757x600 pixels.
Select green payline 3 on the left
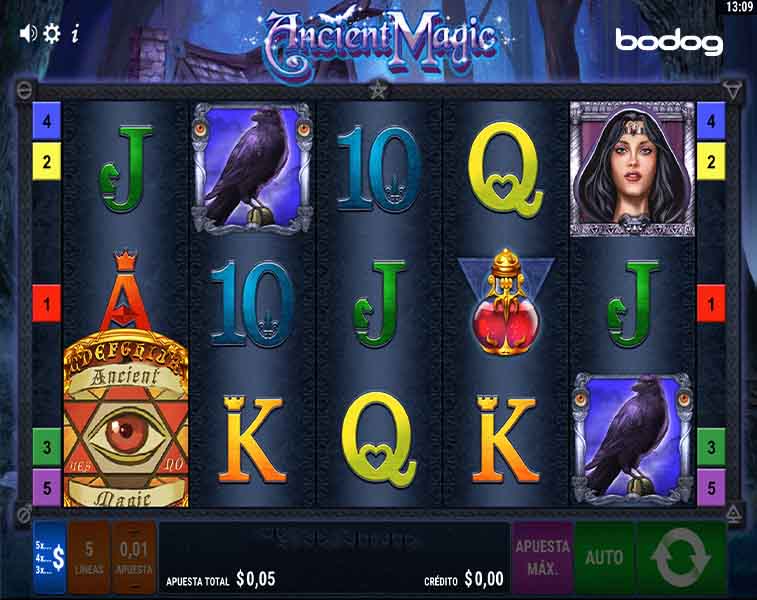tap(46, 444)
